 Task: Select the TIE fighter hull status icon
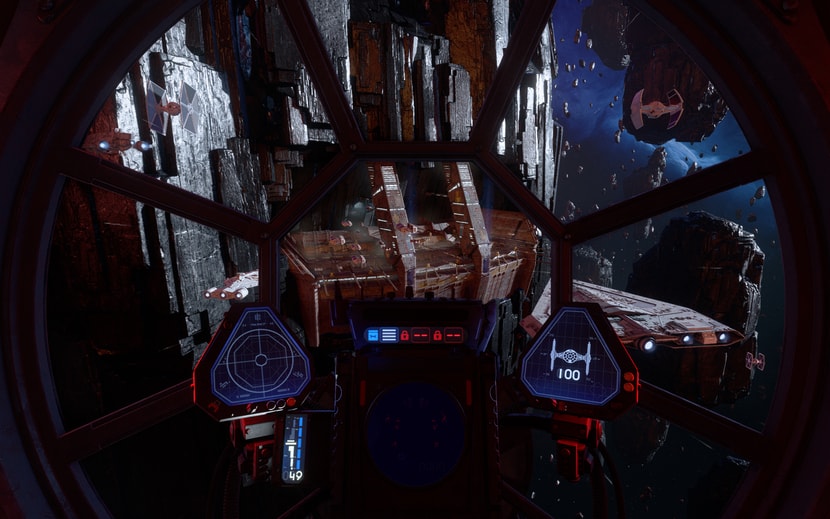point(570,355)
